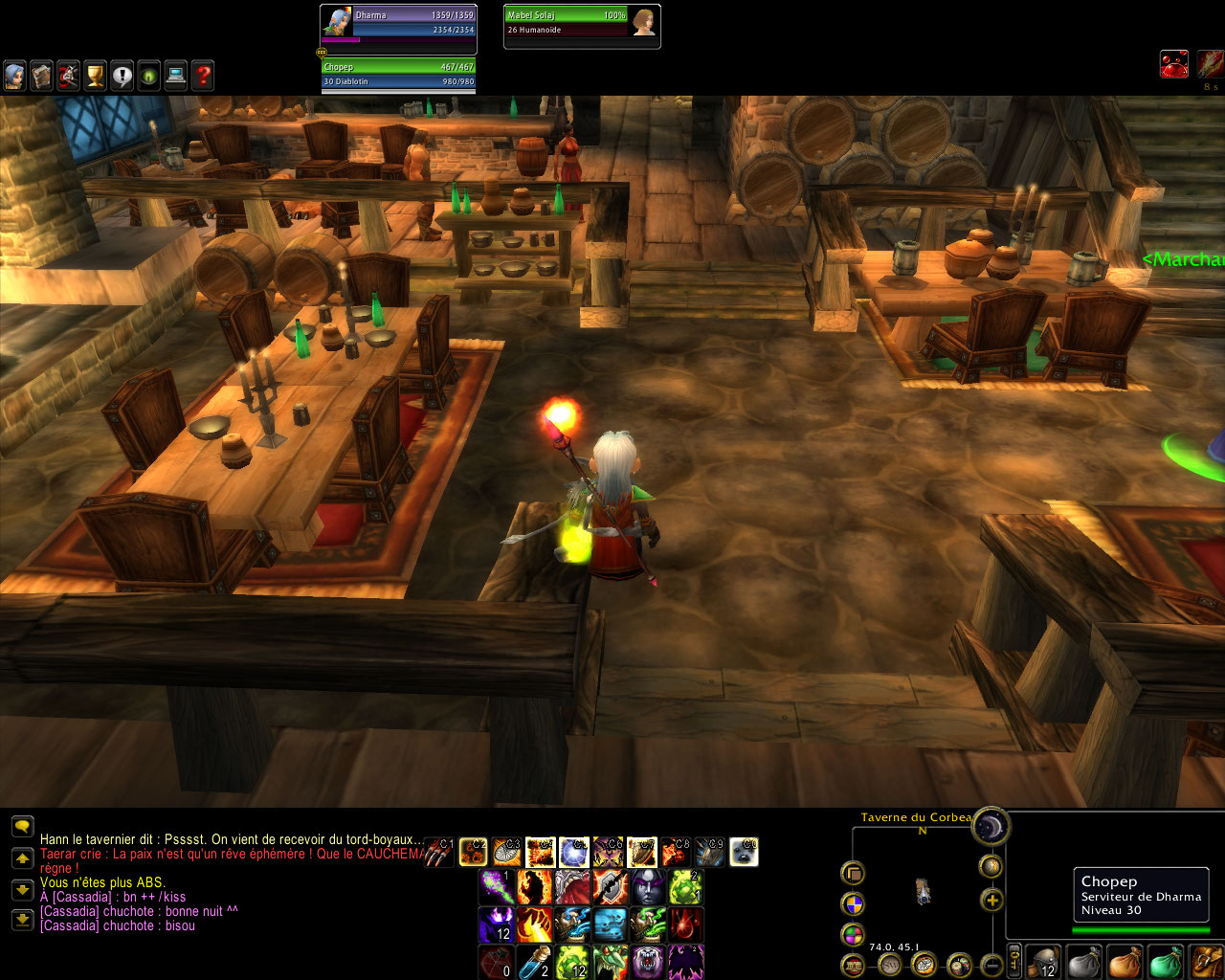
Task: Click the moon day-night clock button
Action: coord(991,826)
